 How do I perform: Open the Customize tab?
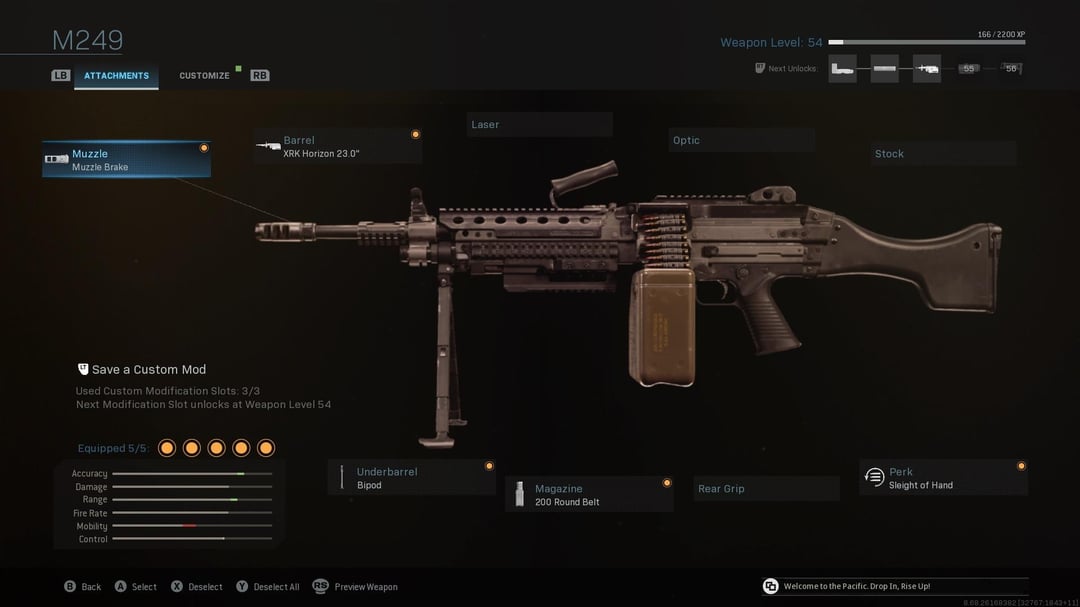click(x=205, y=76)
